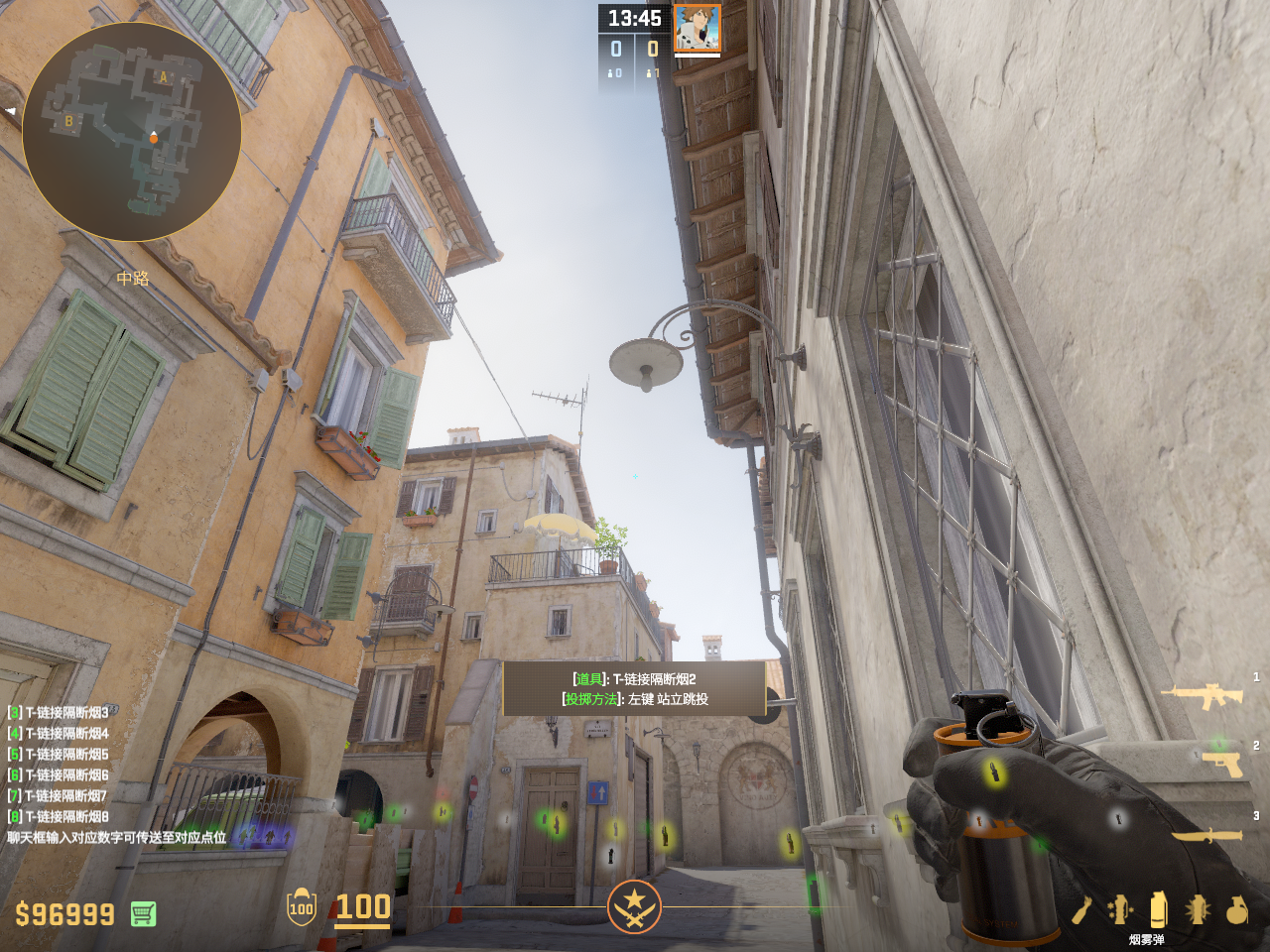This screenshot has height=952, width=1270.
Task: Click the armor shield icon
Action: tap(301, 907)
